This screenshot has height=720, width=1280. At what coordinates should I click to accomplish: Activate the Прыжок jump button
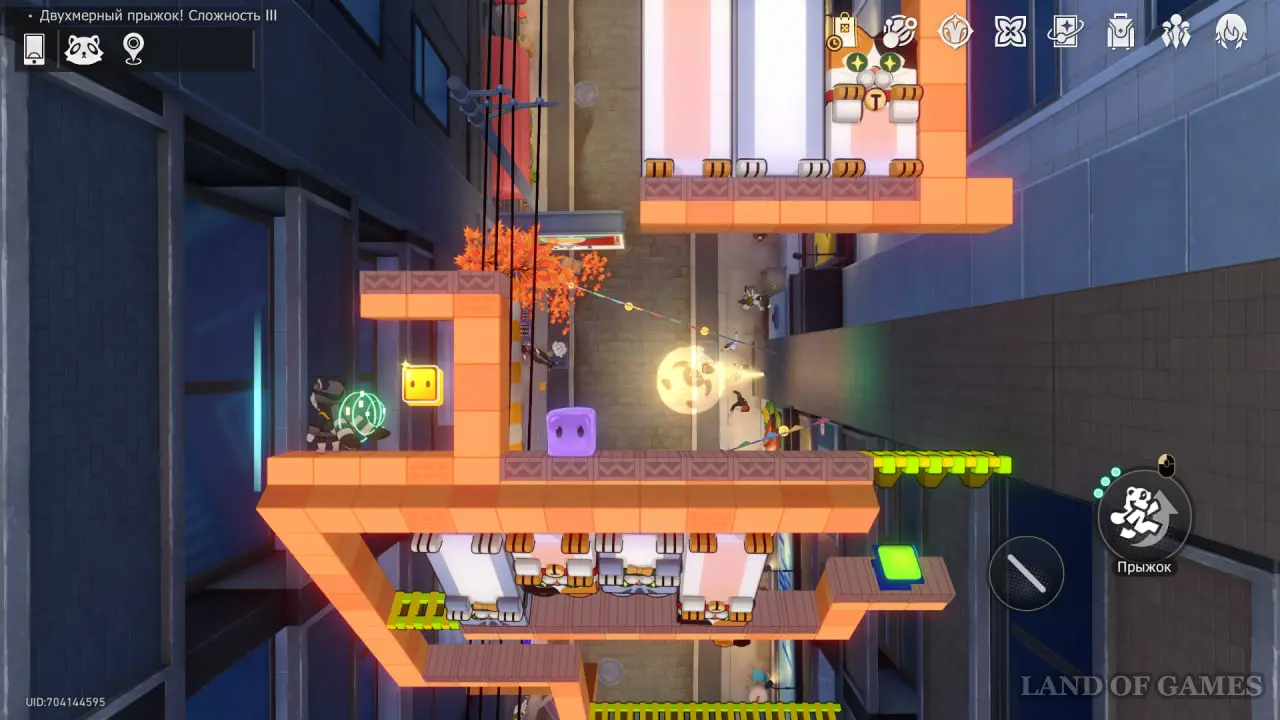(1145, 516)
